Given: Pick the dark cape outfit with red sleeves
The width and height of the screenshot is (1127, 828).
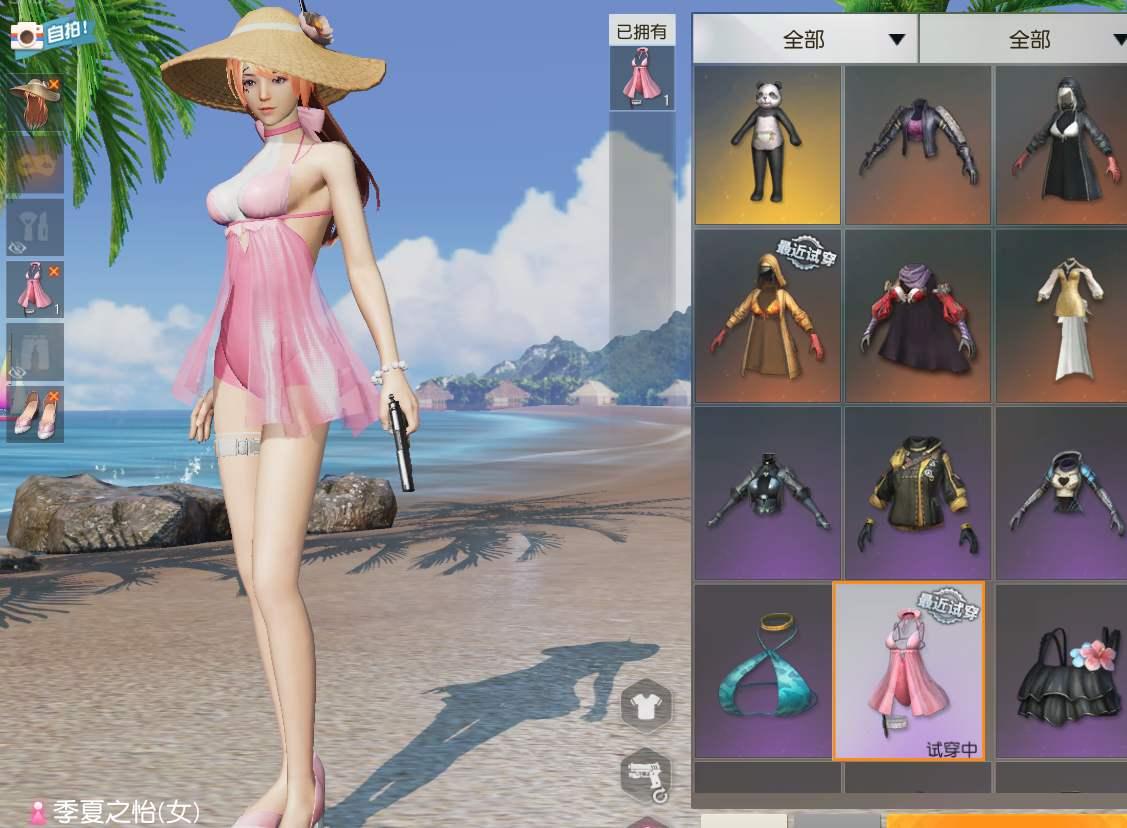Looking at the screenshot, I should 918,316.
